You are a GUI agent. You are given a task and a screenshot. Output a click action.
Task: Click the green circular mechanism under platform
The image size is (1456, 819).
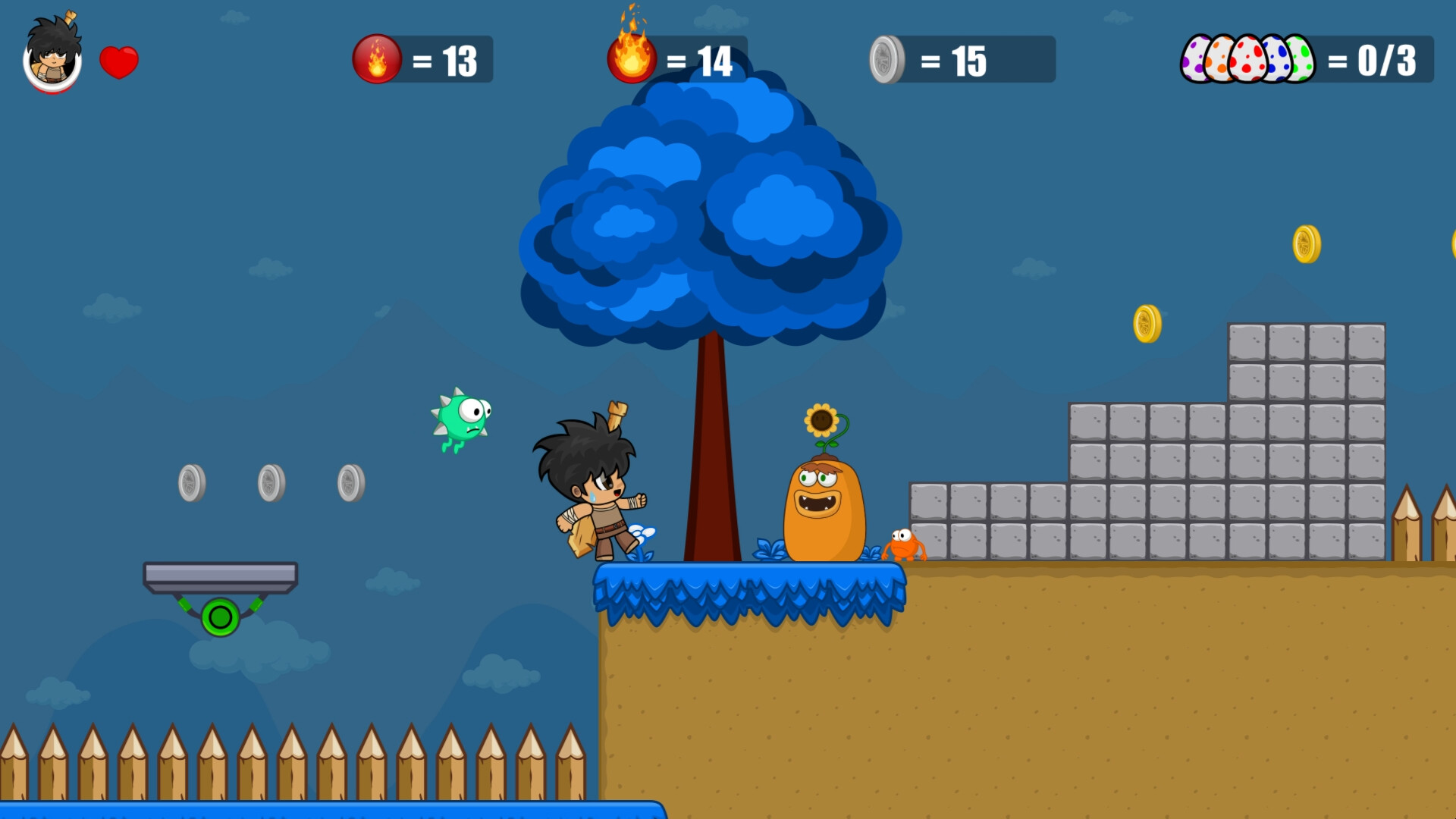[219, 616]
